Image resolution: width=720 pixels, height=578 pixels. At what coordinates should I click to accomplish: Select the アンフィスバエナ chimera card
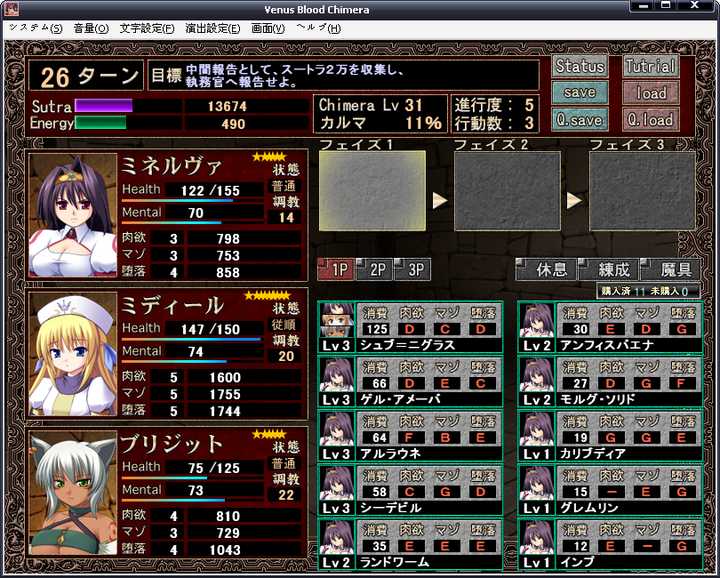609,327
